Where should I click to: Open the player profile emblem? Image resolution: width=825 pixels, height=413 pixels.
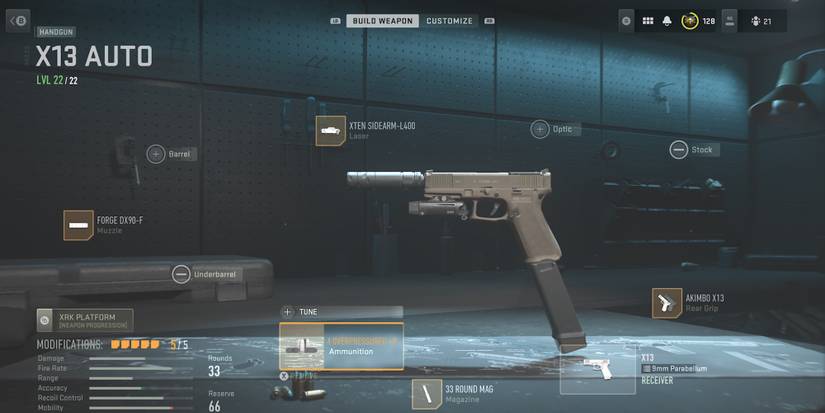point(690,21)
